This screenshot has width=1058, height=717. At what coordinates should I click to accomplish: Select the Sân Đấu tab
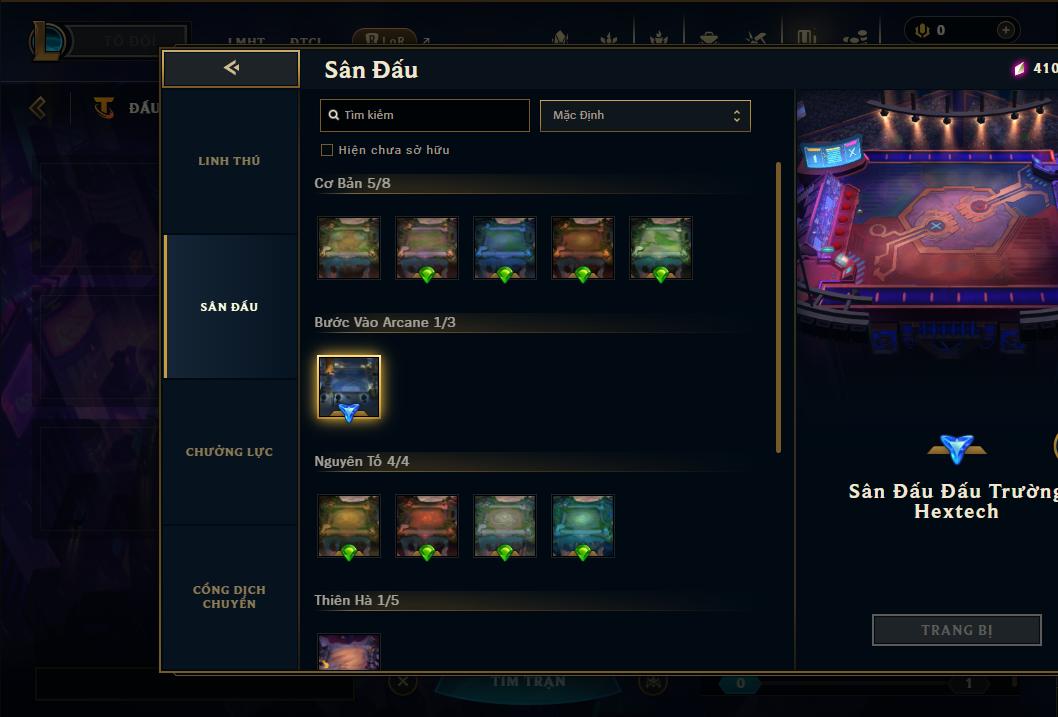[x=229, y=307]
